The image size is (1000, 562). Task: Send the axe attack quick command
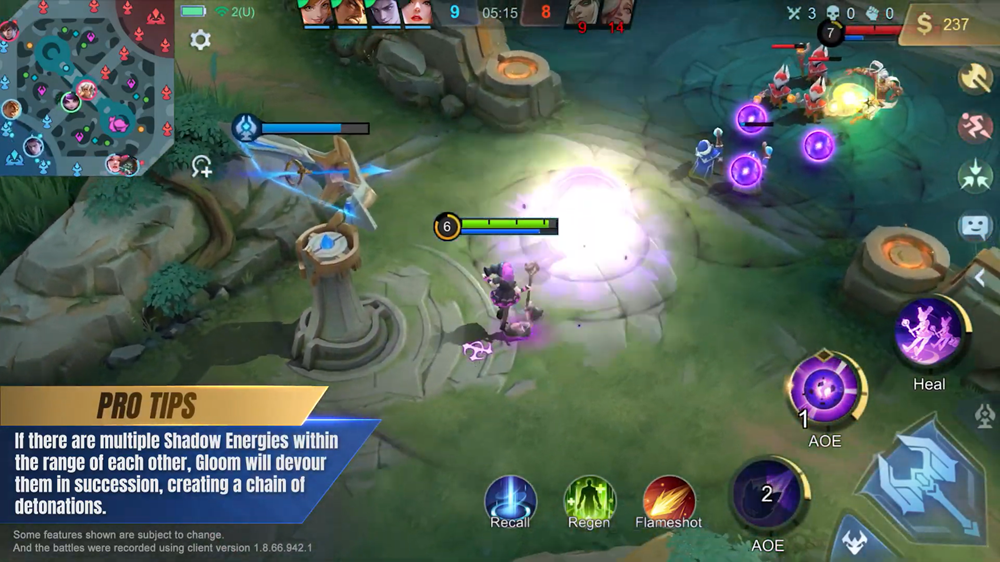coord(974,78)
